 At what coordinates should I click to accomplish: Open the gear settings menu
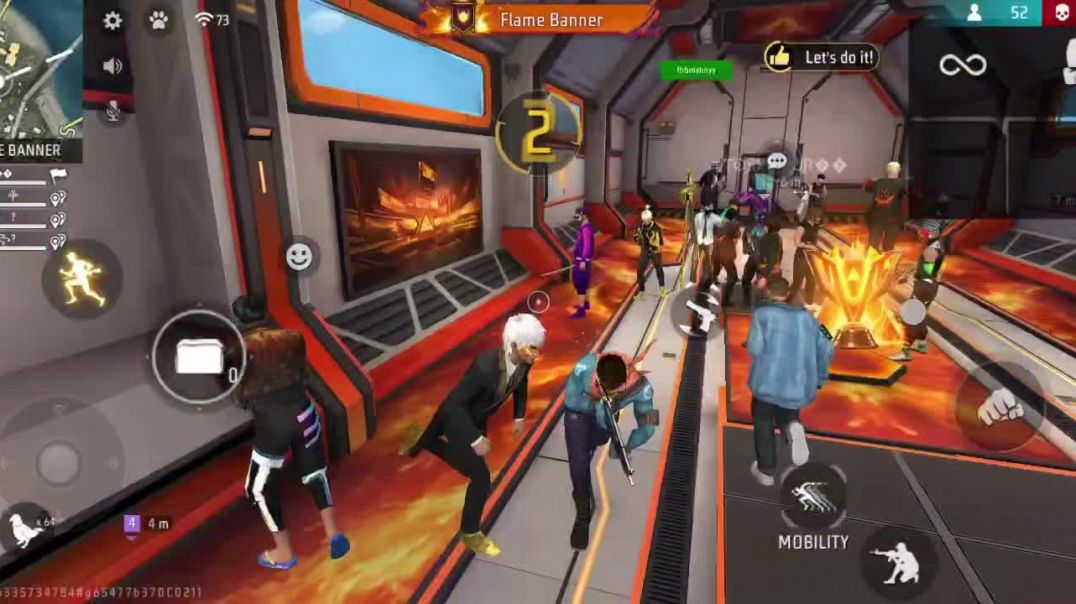113,20
